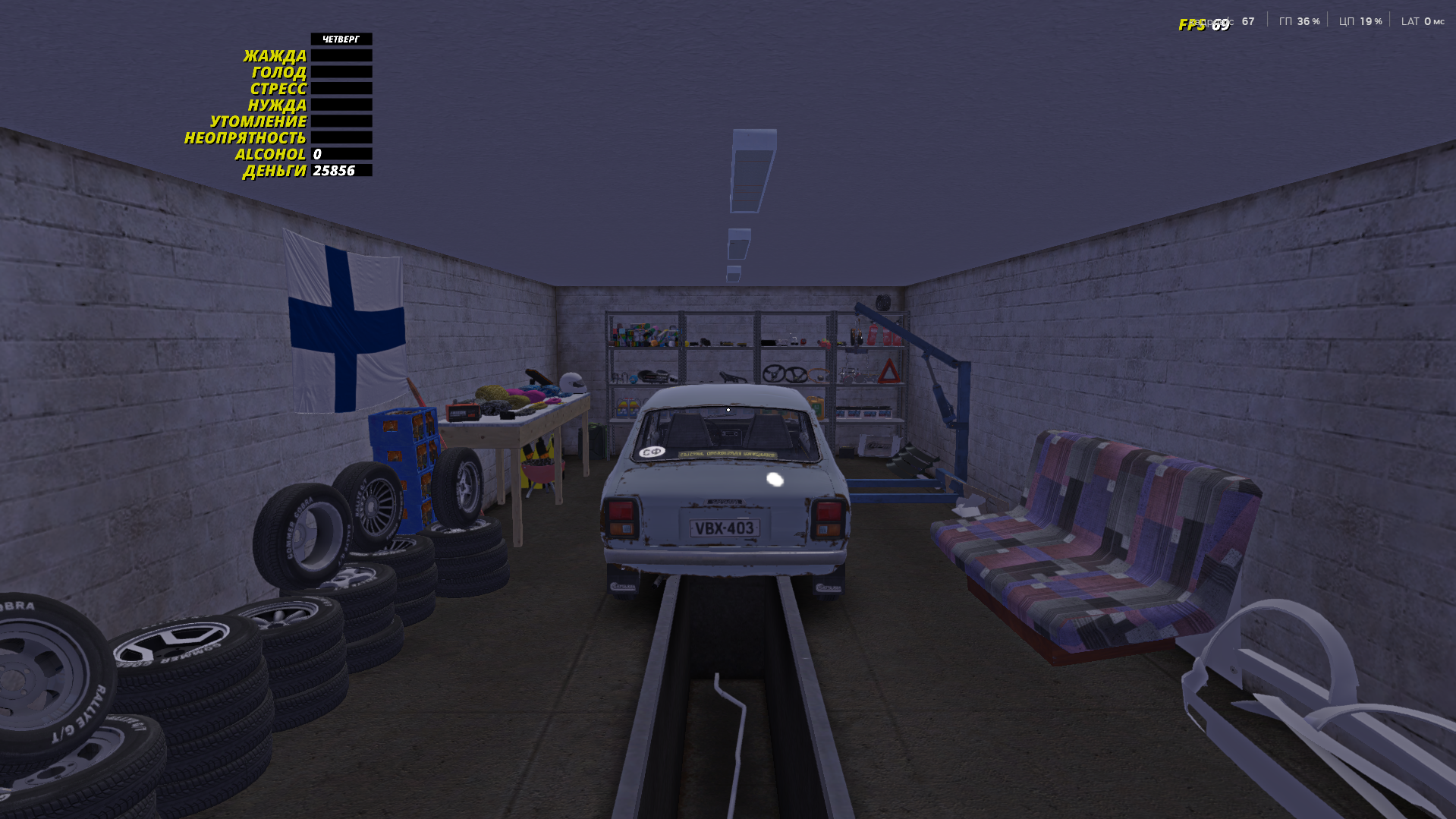The height and width of the screenshot is (819, 1456).
Task: Click the ГП 36% GPU usage entry
Action: coord(1299,22)
